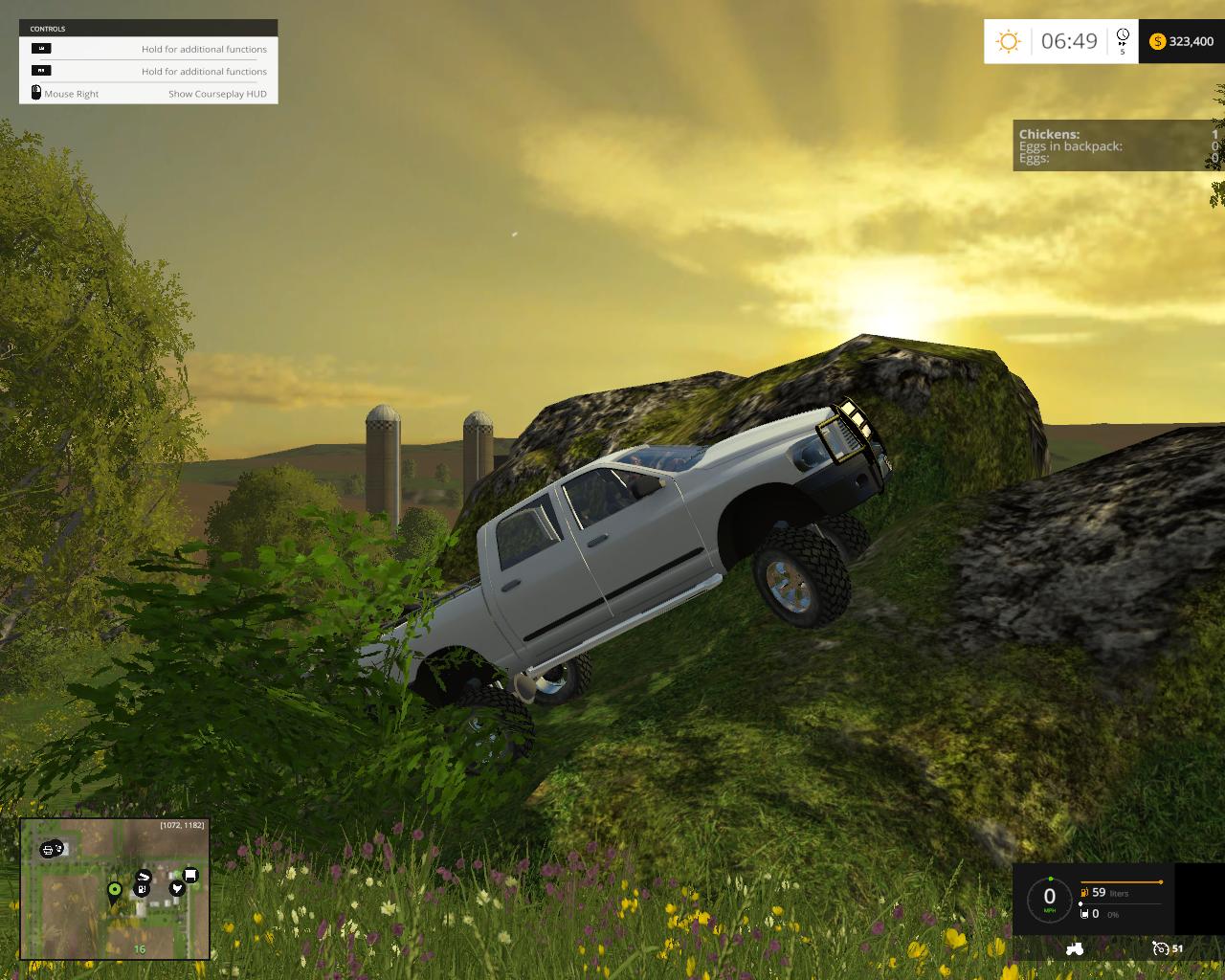Click the gold dollar coin icon
The image size is (1225, 980).
tap(1157, 41)
